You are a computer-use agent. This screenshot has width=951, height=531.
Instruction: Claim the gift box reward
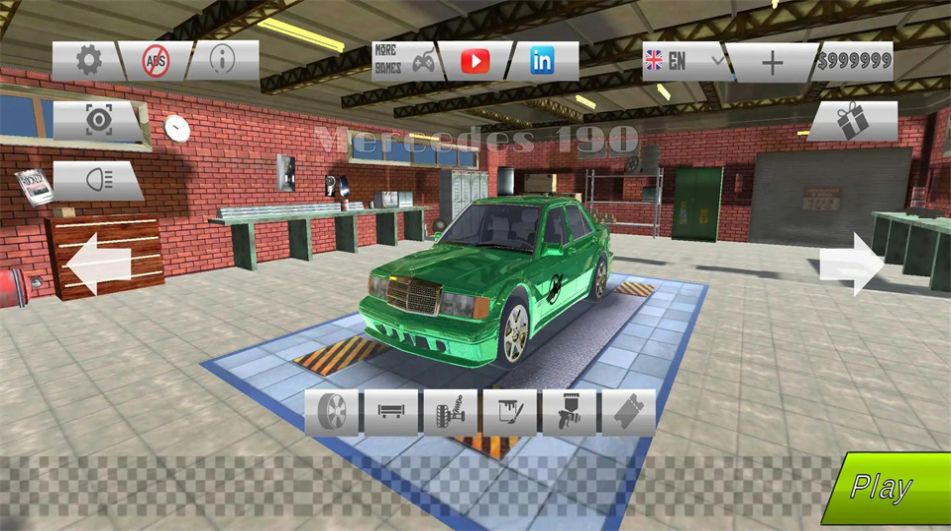(853, 121)
